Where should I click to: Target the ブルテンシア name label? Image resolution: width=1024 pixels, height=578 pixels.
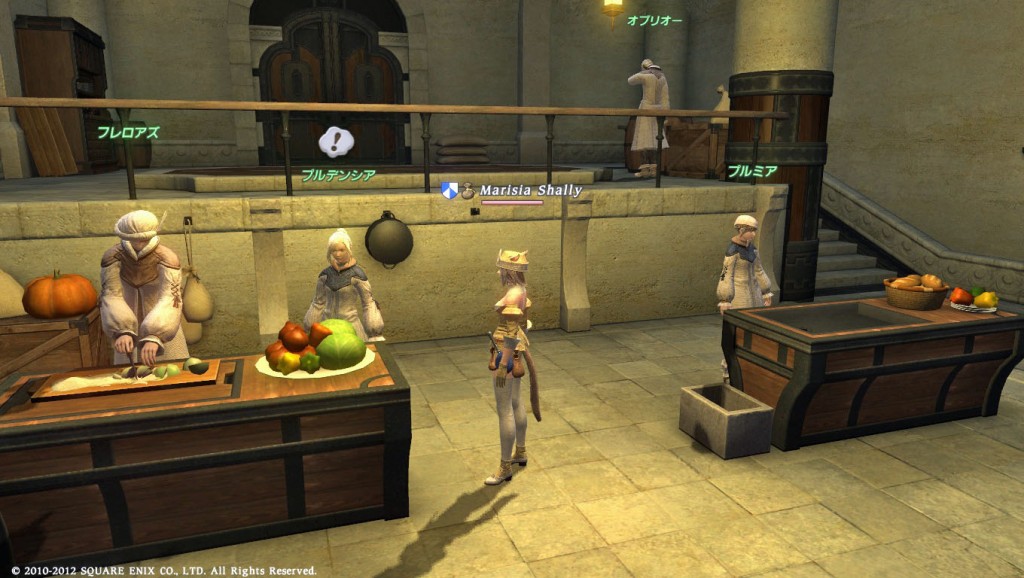click(x=338, y=174)
